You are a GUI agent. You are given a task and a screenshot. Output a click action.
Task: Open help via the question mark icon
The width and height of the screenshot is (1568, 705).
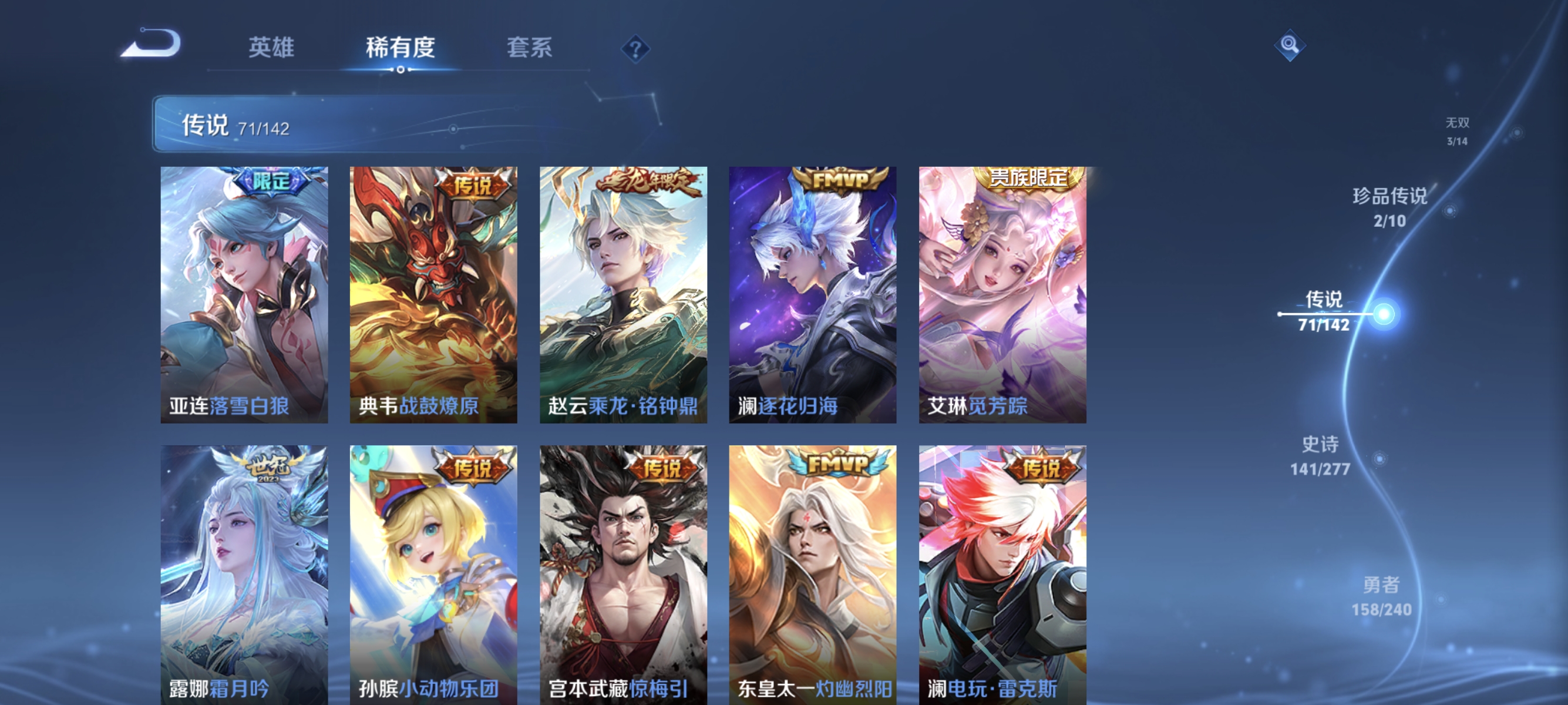pyautogui.click(x=635, y=50)
